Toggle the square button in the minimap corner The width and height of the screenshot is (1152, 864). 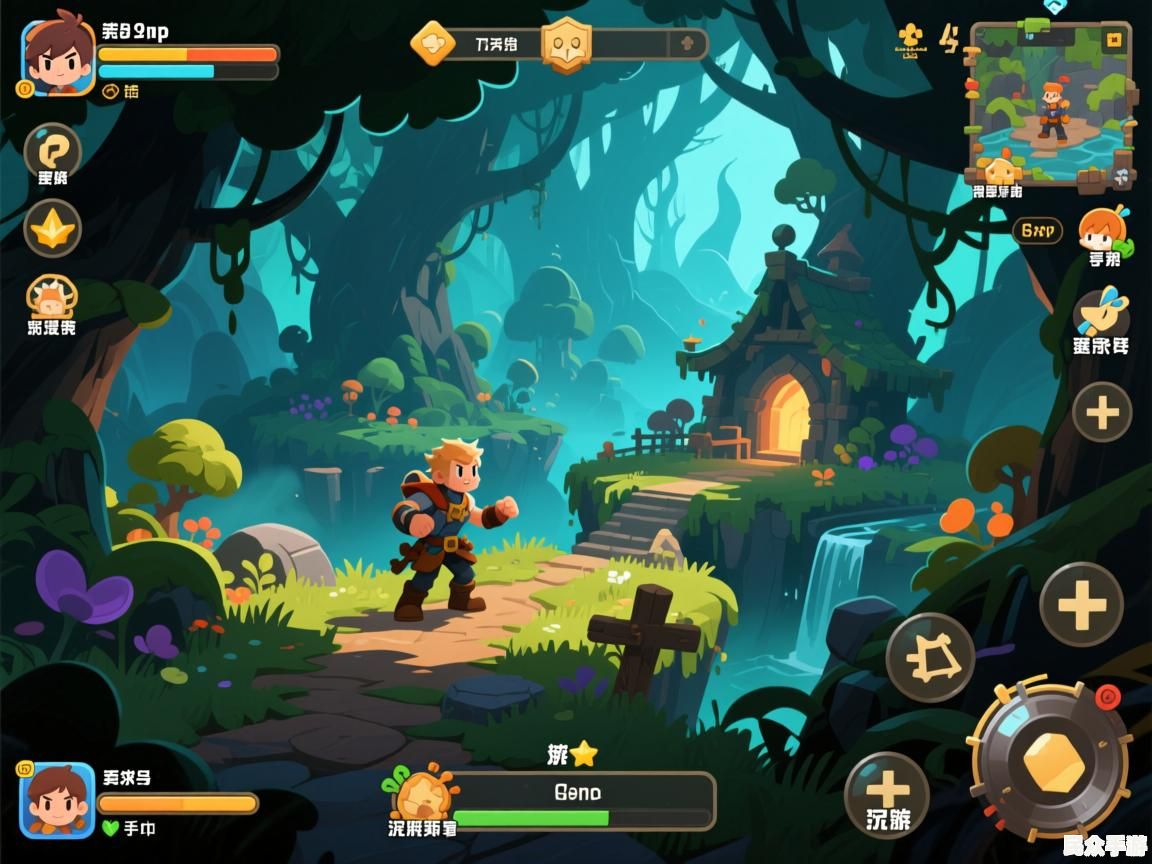pyautogui.click(x=1114, y=39)
